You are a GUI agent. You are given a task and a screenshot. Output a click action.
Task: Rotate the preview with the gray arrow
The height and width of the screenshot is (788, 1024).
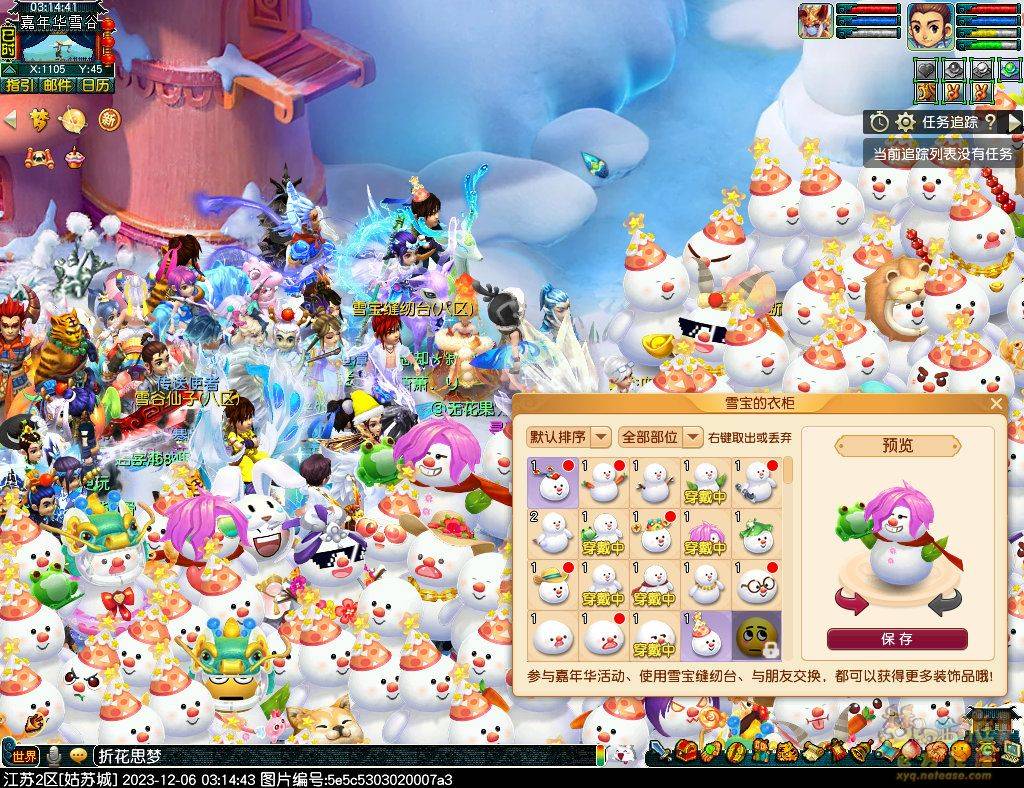tap(944, 602)
